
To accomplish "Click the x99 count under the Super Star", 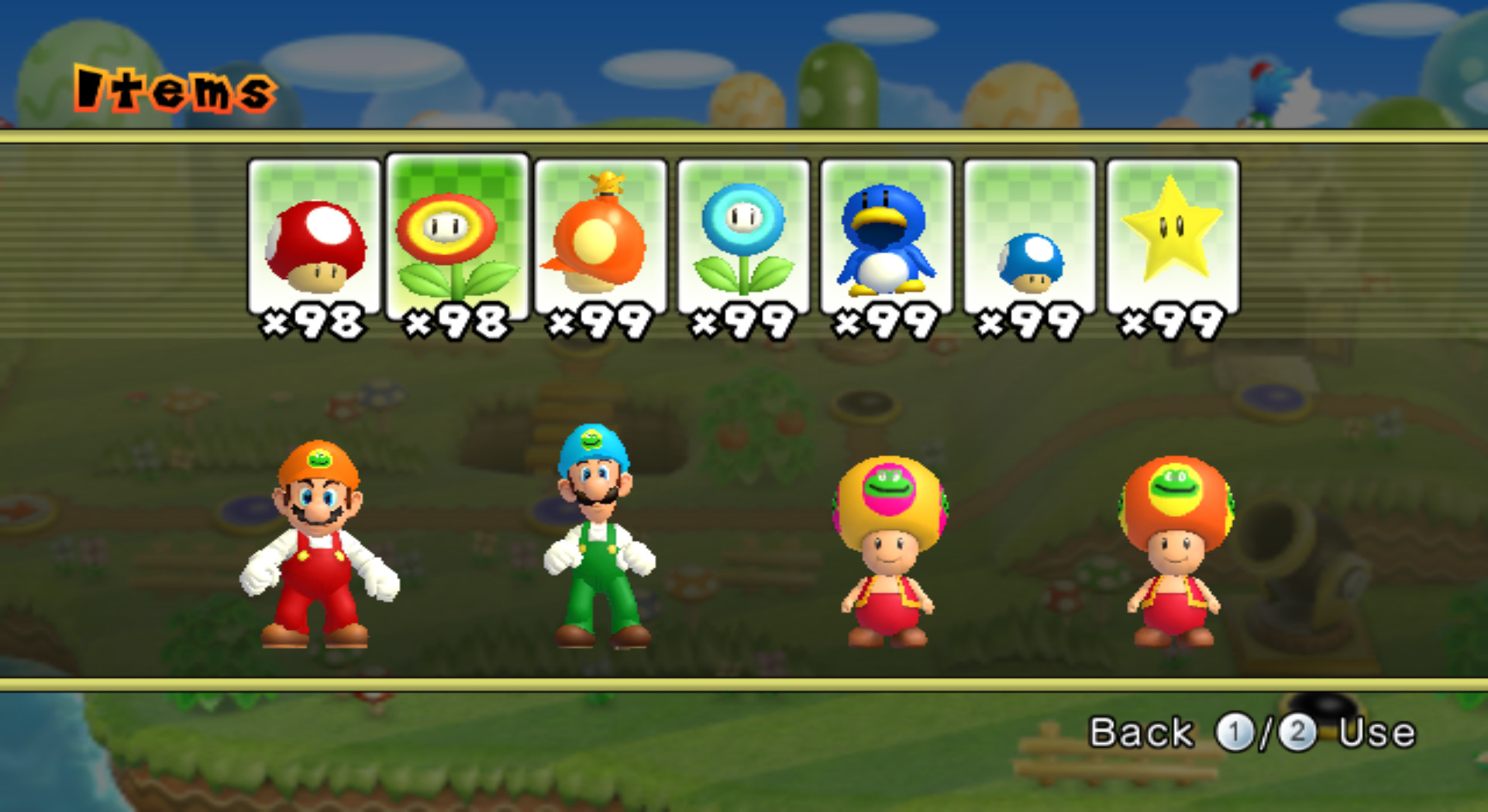I will (1171, 324).
